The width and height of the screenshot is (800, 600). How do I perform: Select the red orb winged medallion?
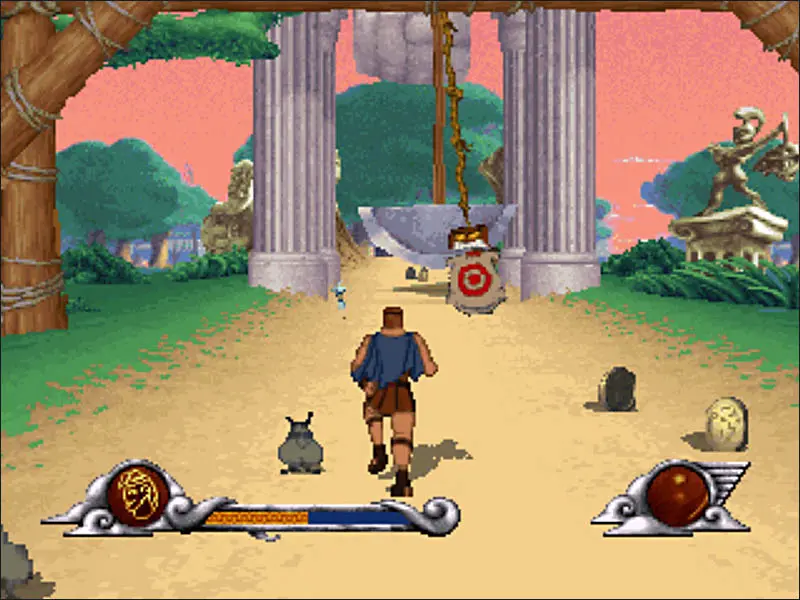point(677,496)
